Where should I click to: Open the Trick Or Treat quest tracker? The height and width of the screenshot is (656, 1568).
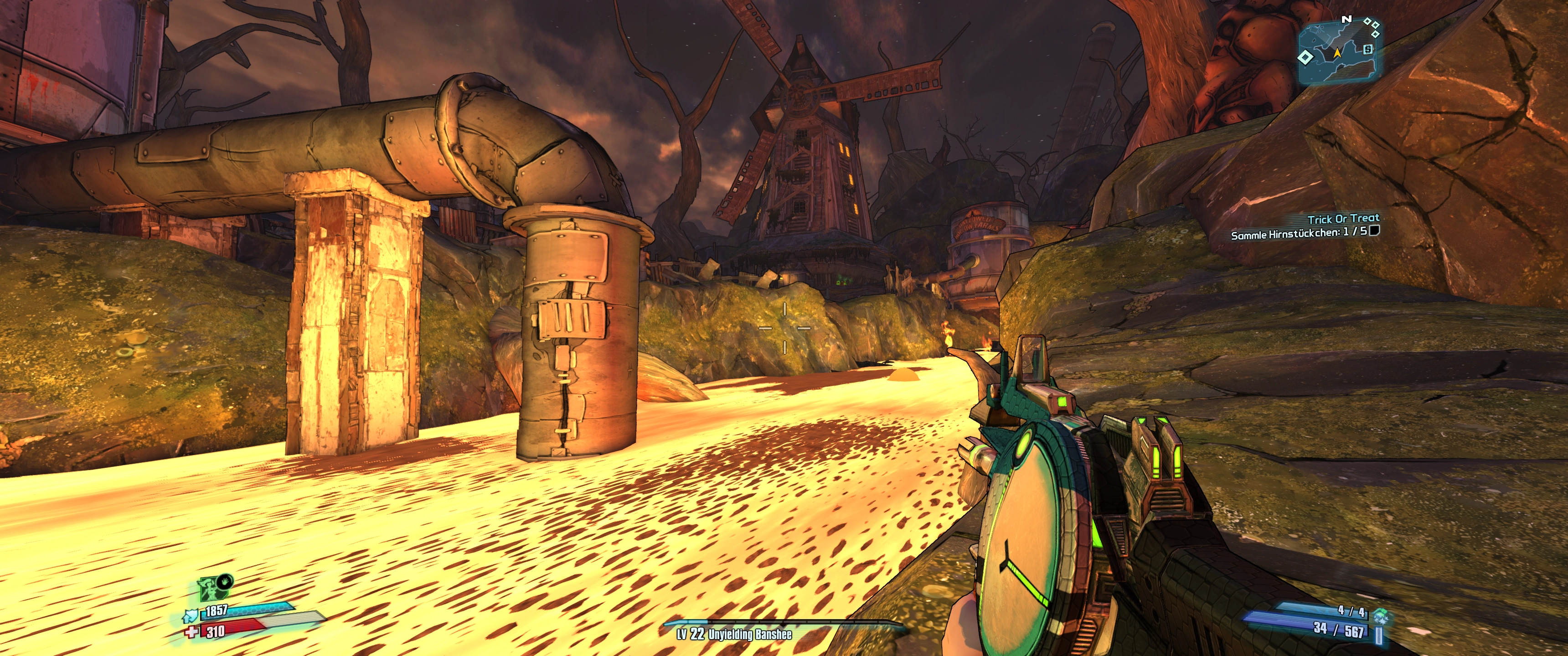pos(1343,219)
